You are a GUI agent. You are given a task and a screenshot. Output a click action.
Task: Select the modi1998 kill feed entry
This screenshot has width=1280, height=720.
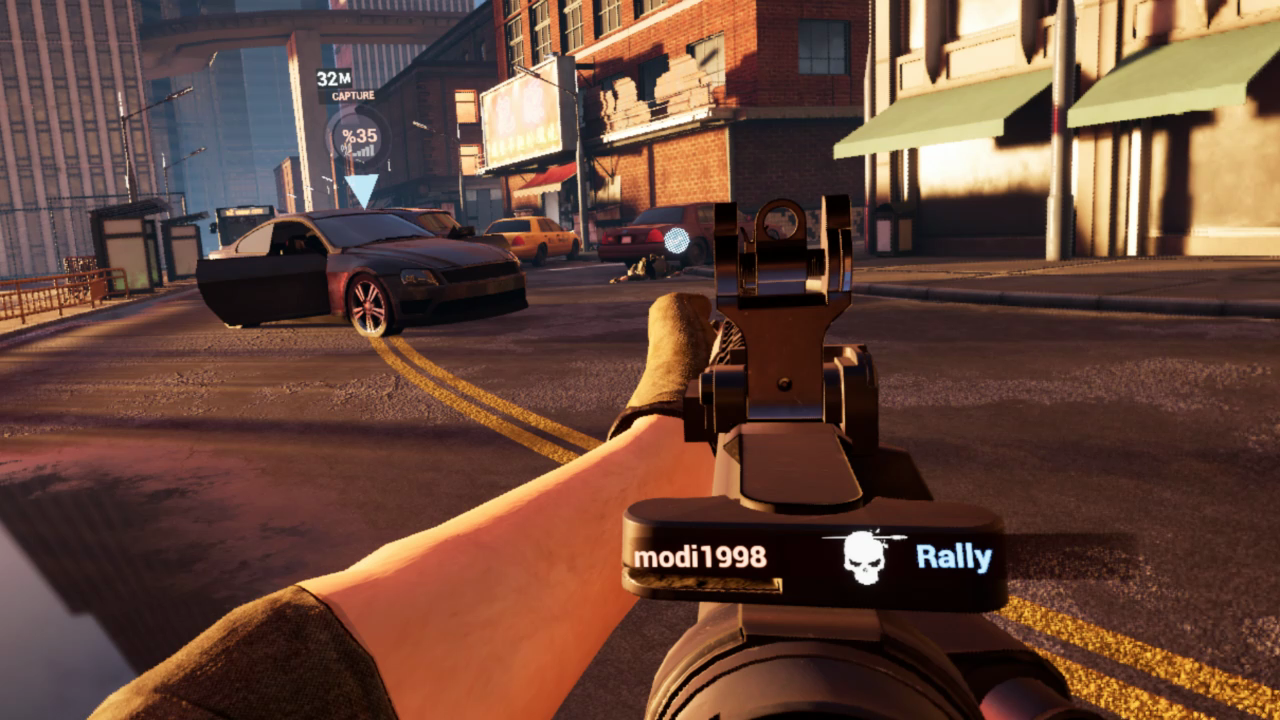[x=700, y=557]
